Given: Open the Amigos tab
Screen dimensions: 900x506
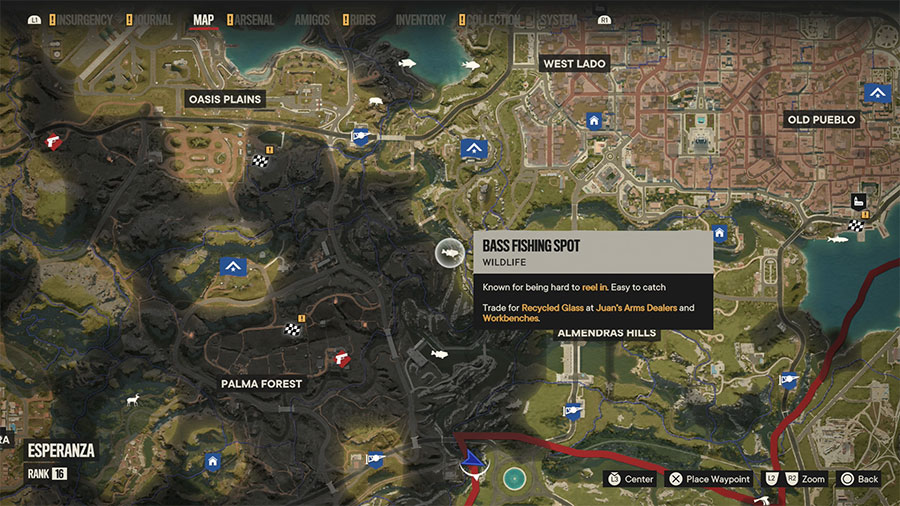Looking at the screenshot, I should 312,19.
